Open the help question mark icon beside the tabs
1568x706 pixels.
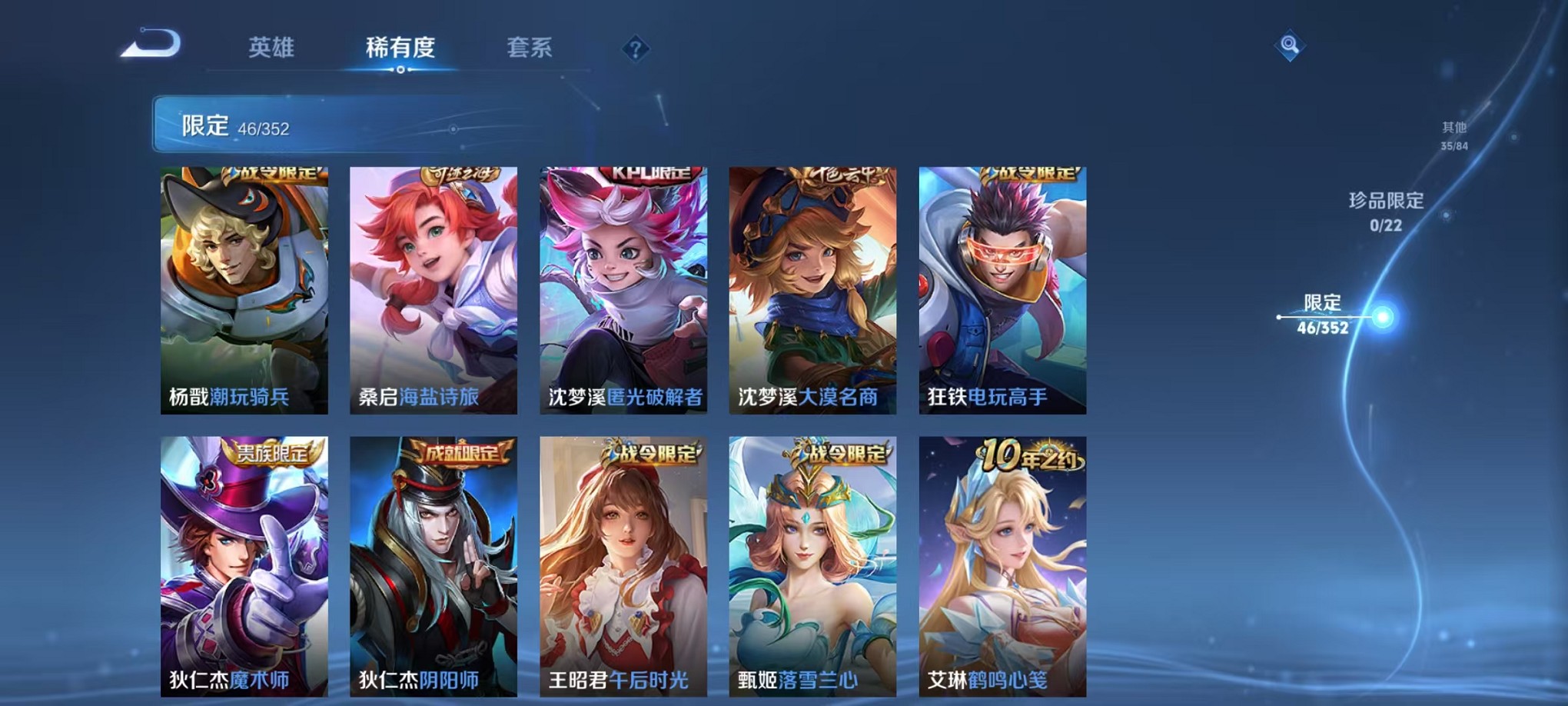tap(635, 50)
